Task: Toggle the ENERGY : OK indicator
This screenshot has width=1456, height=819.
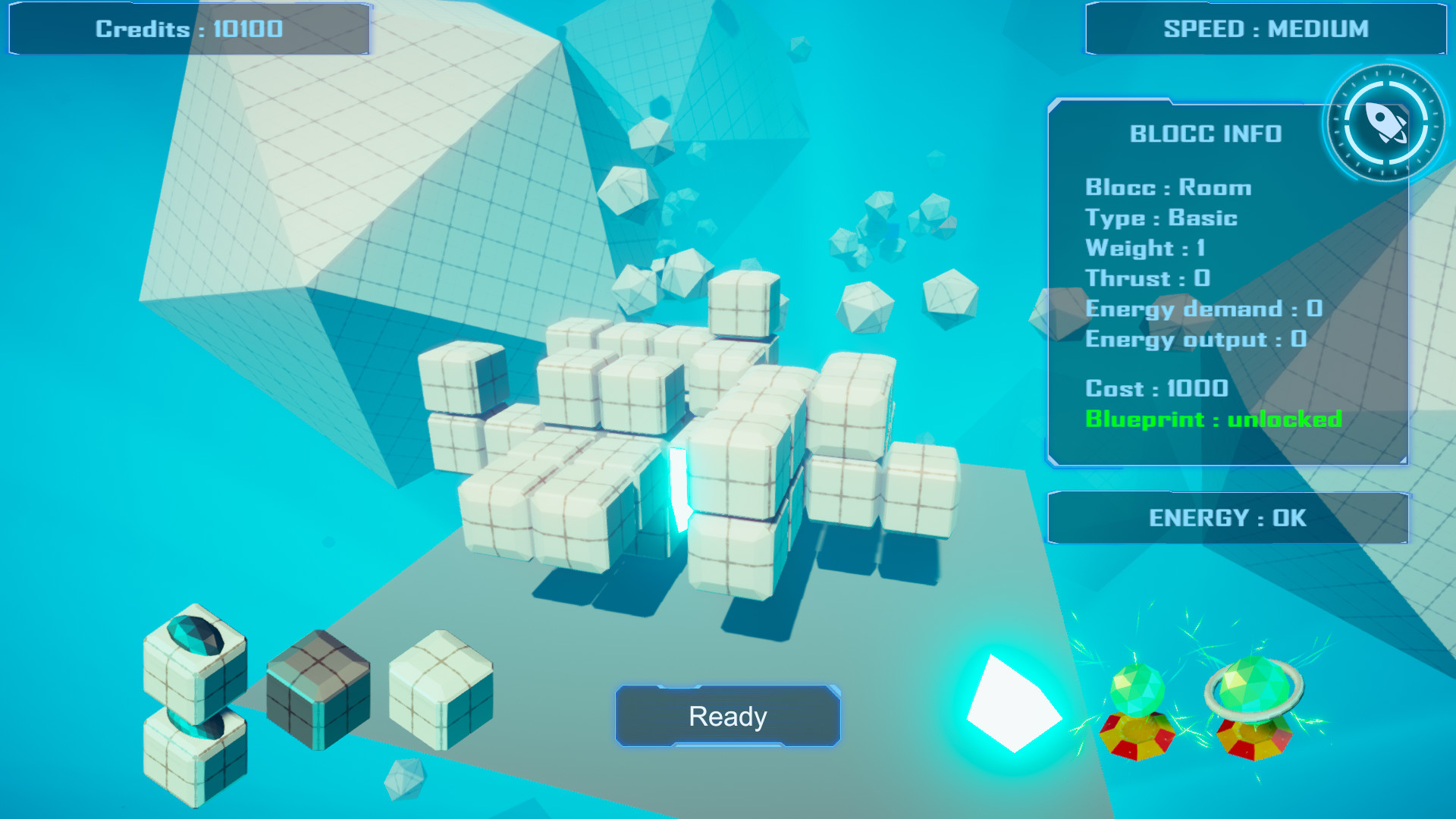Action: click(x=1228, y=518)
